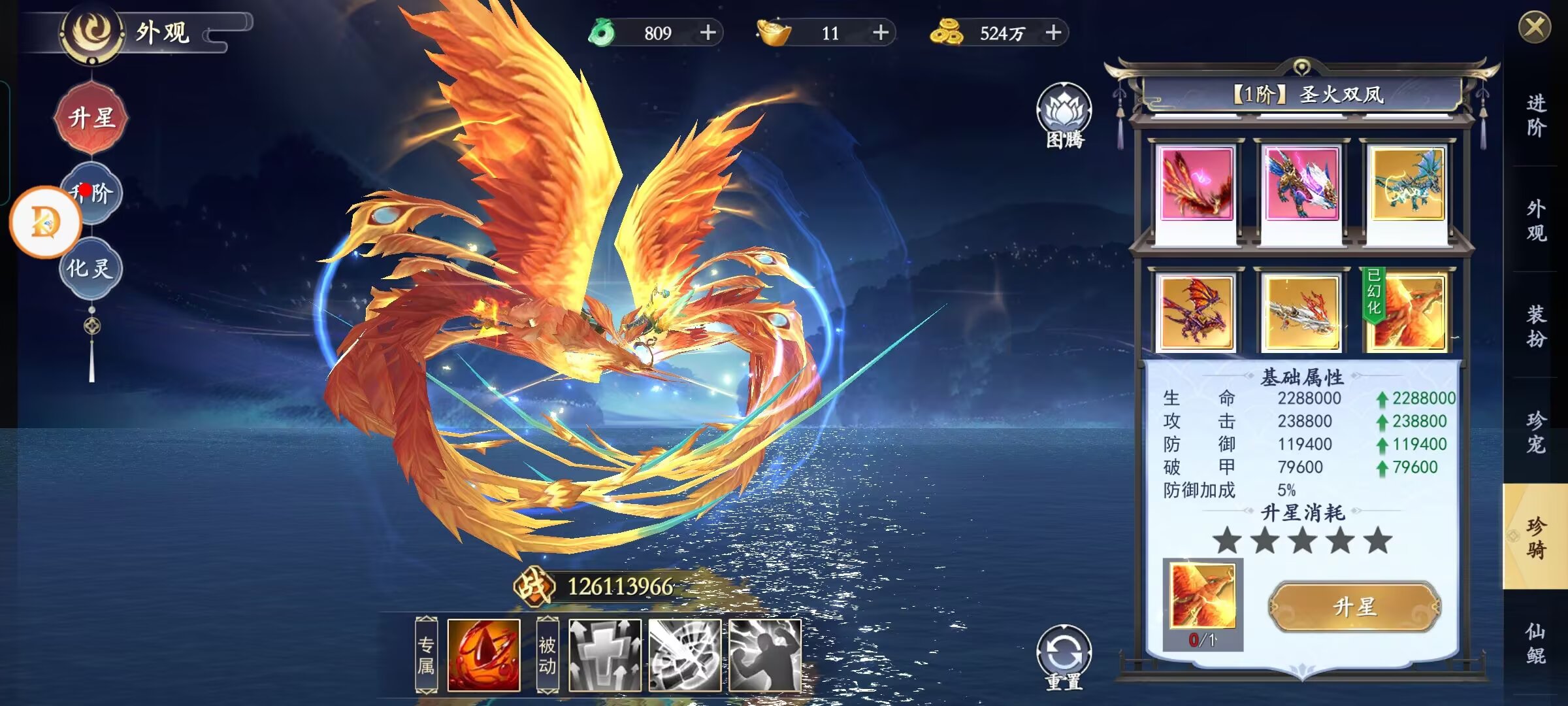Tap the floating orange D overlay icon
This screenshot has height=706, width=1568.
(45, 222)
